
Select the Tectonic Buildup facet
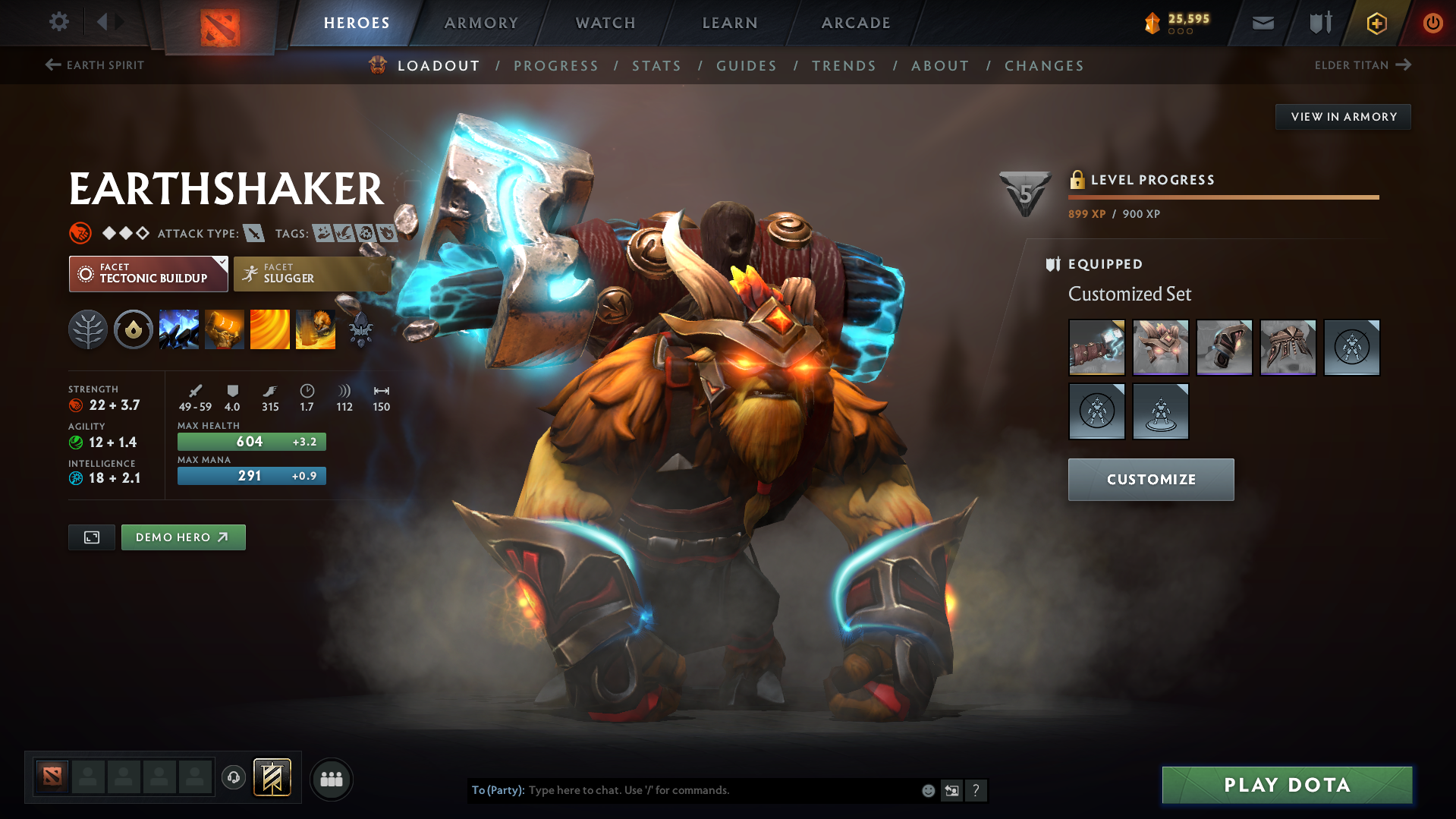(144, 274)
